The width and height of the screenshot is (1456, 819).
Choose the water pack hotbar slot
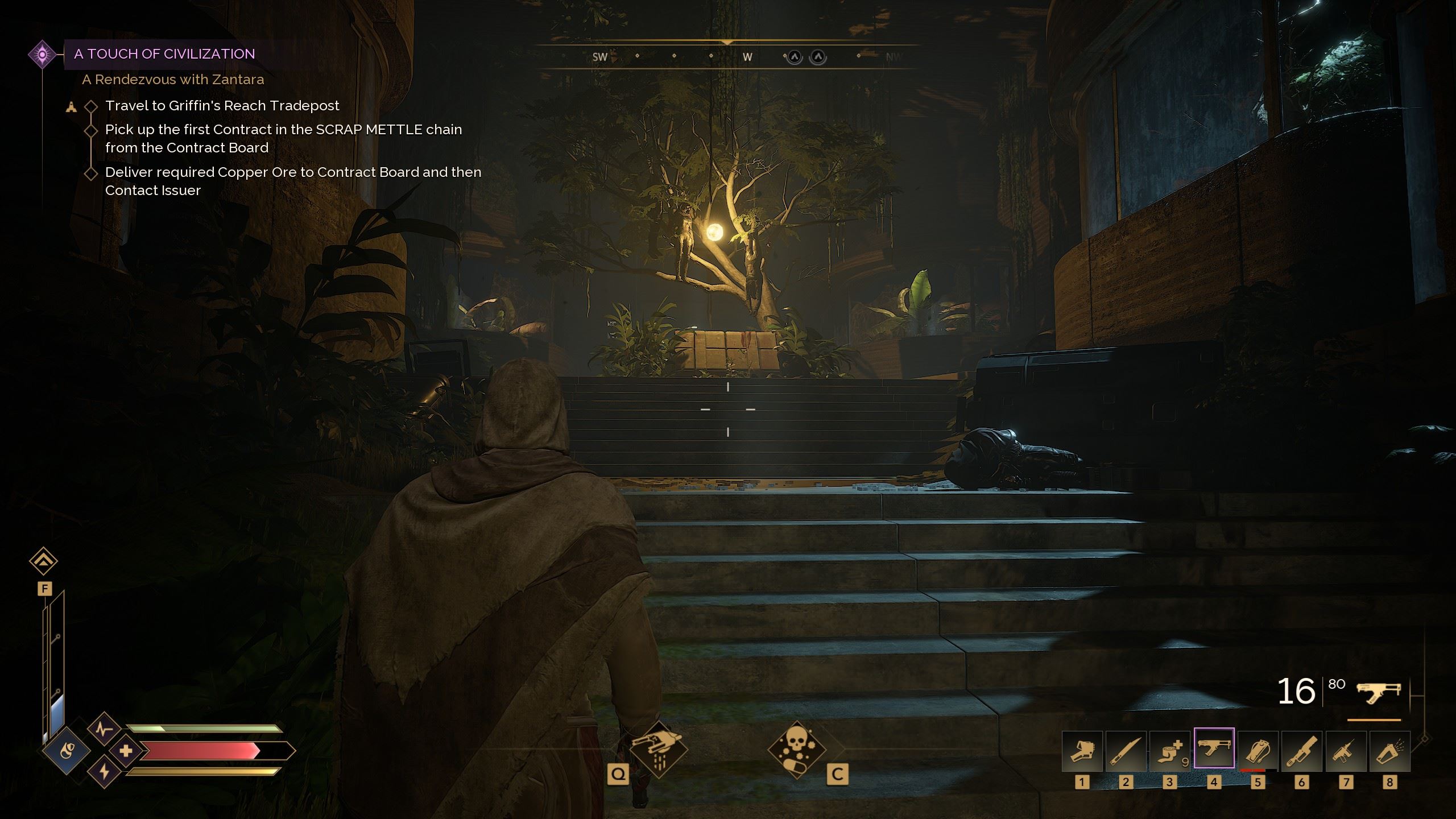pos(1258,750)
